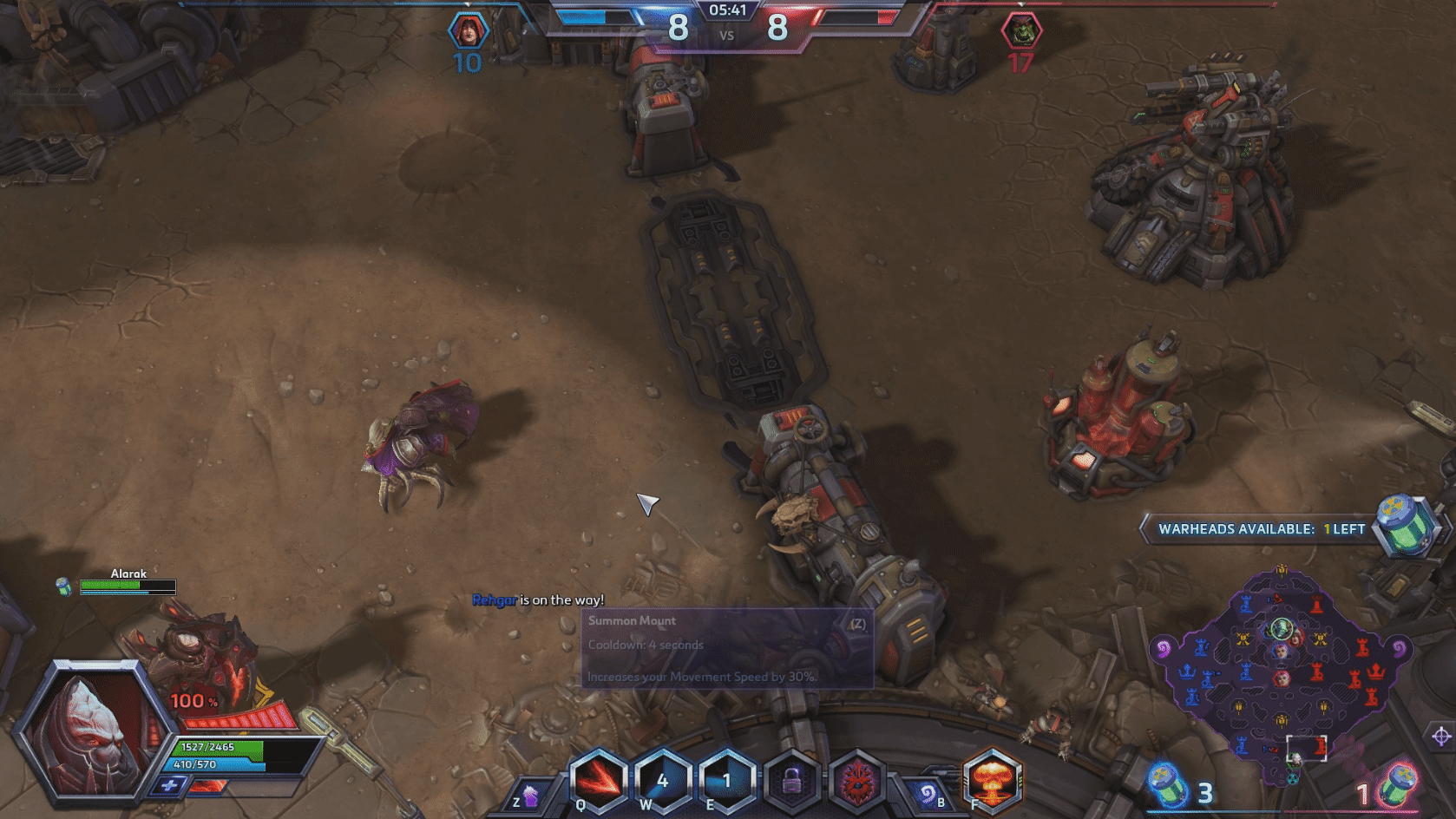The image size is (1456, 819).
Task: Select the locked heroic ability slot
Action: pyautogui.click(x=791, y=780)
